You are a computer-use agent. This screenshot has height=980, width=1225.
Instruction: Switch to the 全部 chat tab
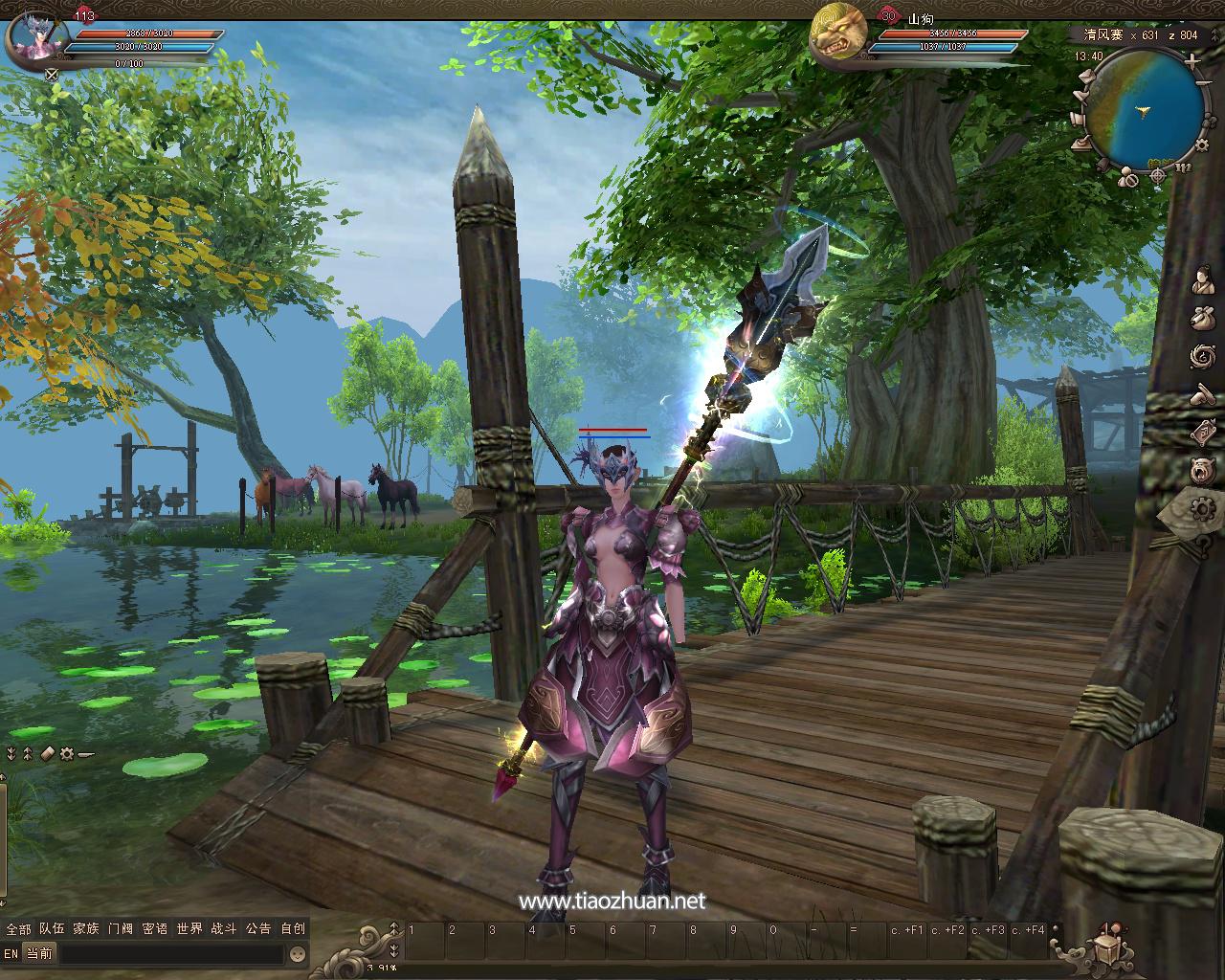(18, 928)
